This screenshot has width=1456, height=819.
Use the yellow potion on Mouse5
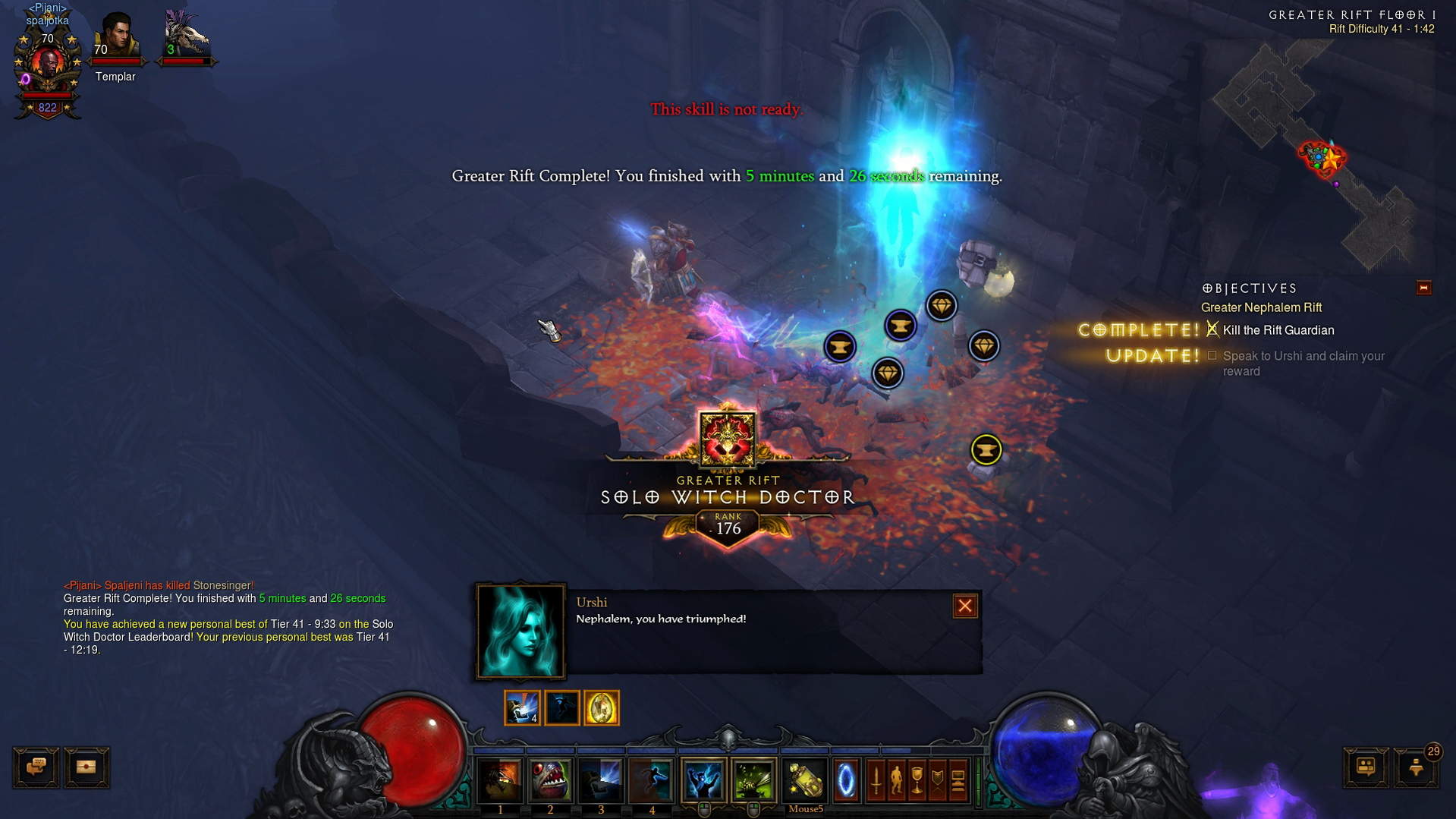(805, 780)
